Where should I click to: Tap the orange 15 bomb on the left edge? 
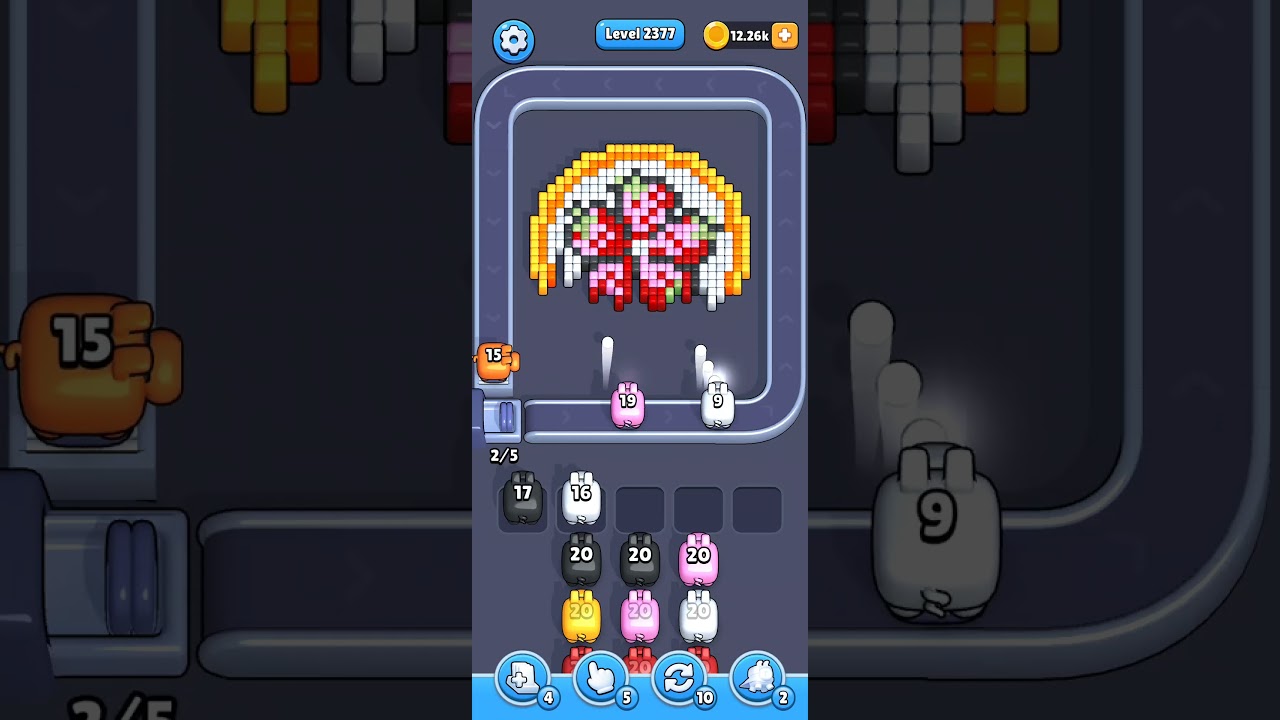pos(495,362)
